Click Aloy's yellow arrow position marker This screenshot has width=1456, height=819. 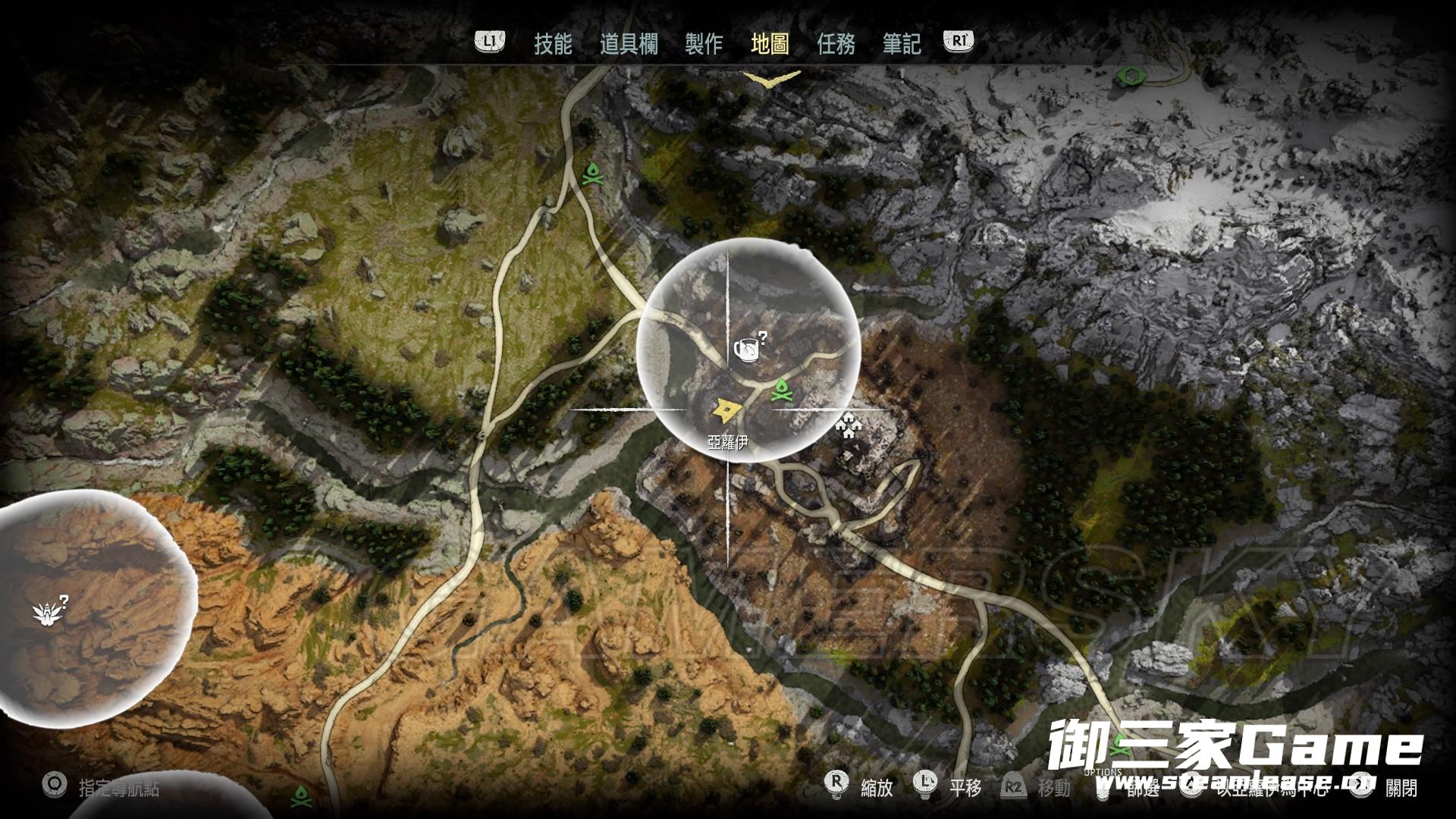[x=727, y=410]
